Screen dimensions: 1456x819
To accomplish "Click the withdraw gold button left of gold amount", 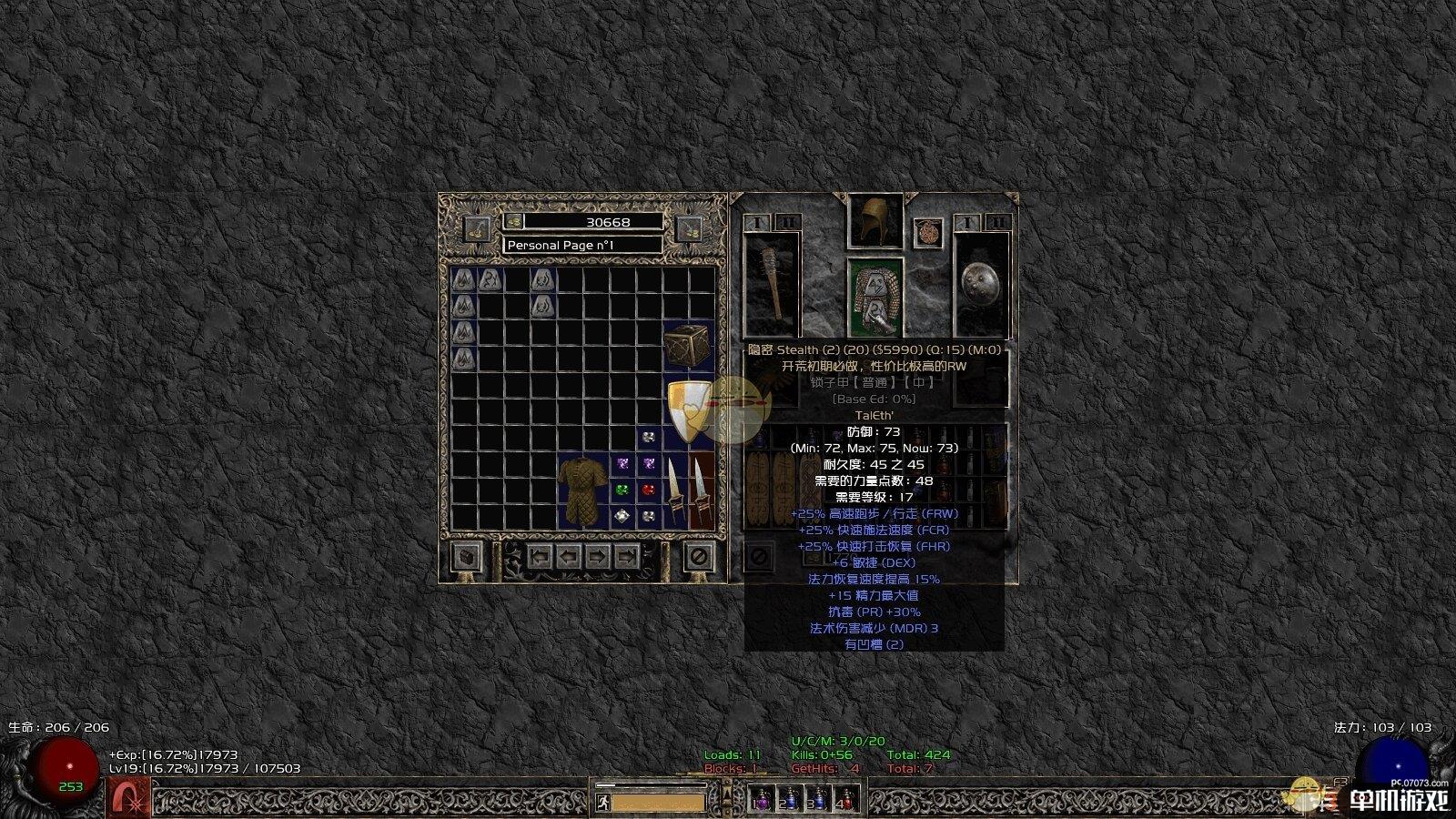I will (x=476, y=228).
